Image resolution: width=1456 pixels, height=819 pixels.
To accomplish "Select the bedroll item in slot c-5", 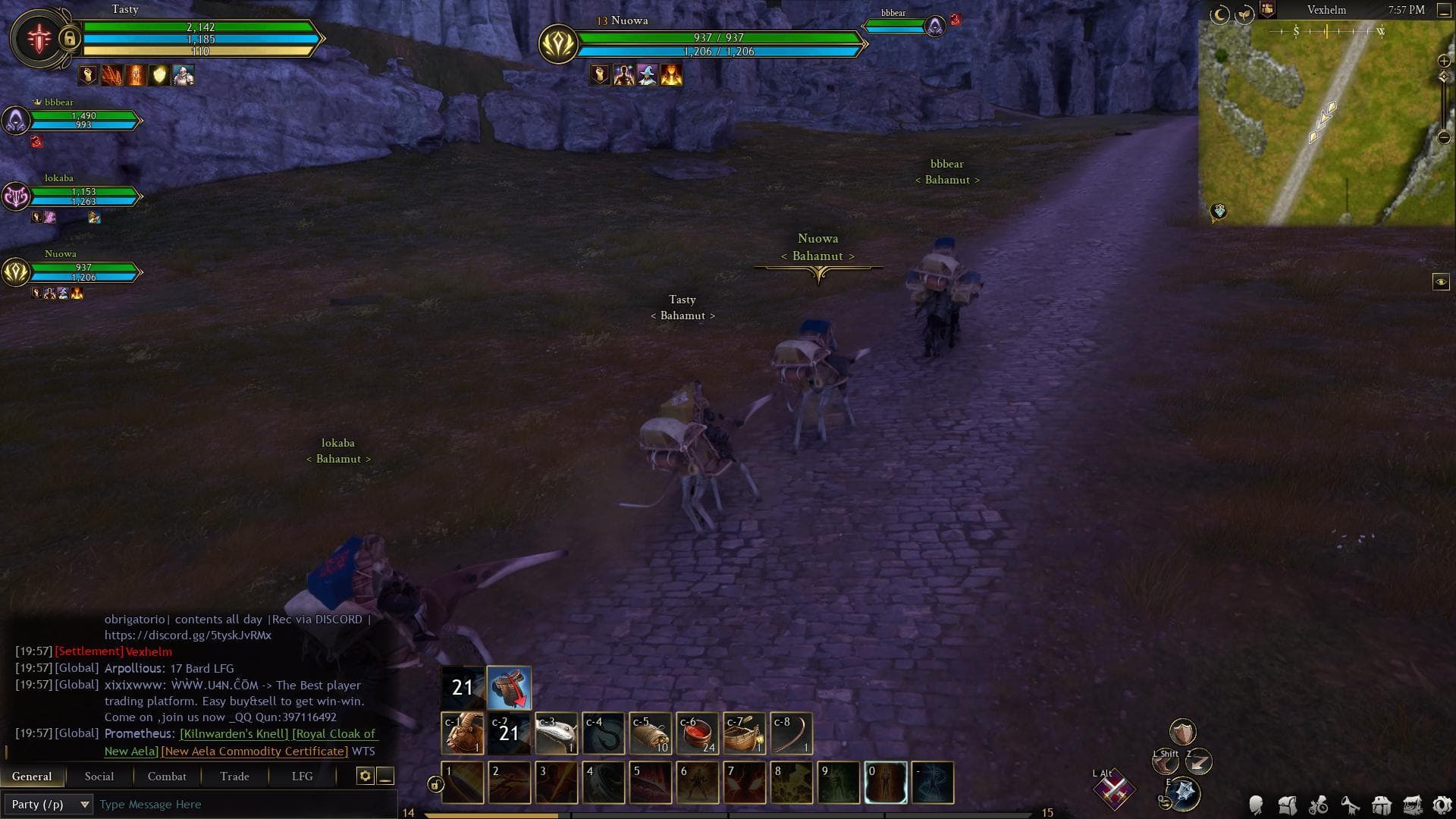I will click(650, 733).
